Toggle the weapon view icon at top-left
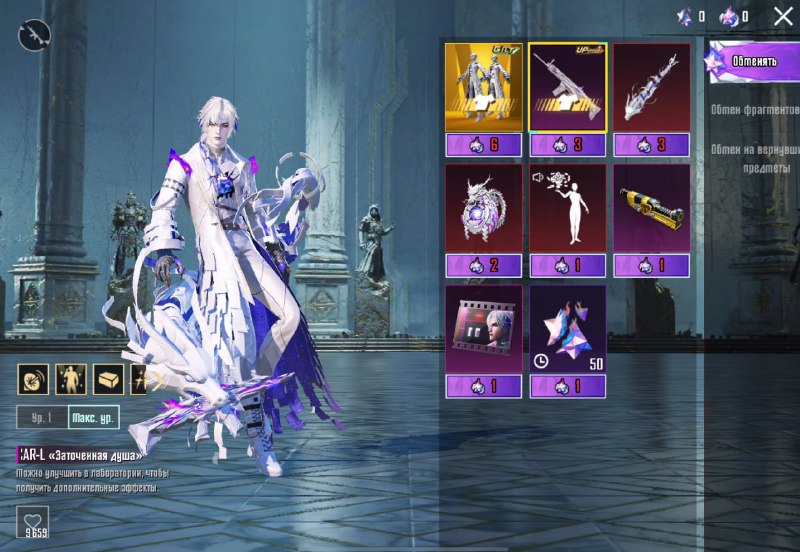Image resolution: width=800 pixels, height=552 pixels. 34,36
